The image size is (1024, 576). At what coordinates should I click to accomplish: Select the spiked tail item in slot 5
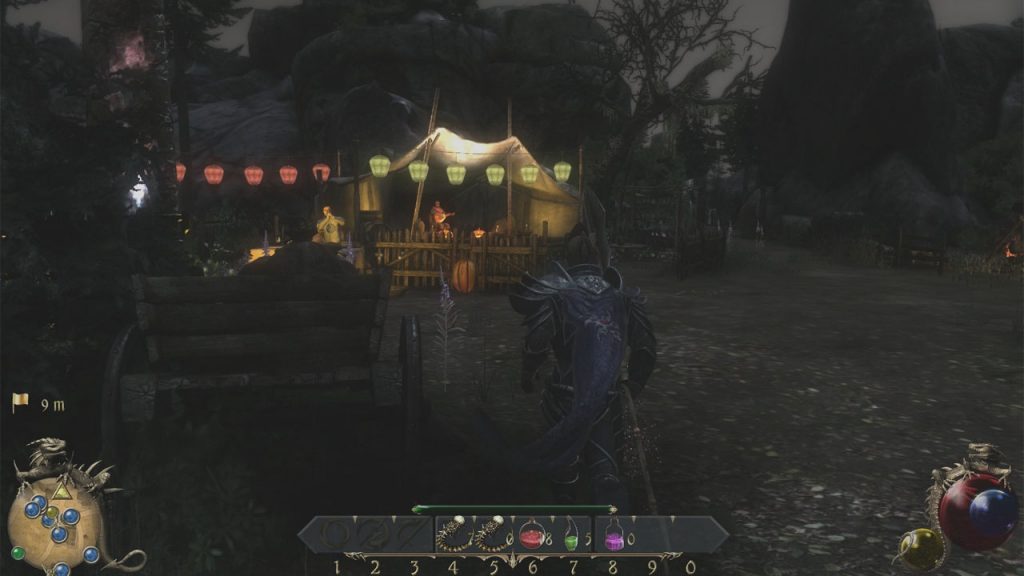492,536
